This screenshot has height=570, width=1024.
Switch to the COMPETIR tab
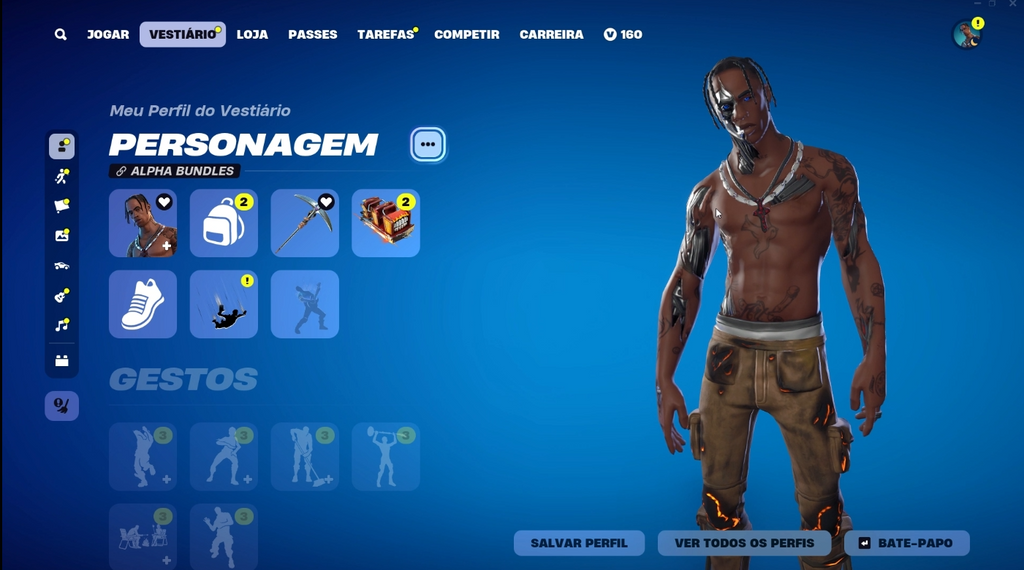tap(466, 35)
